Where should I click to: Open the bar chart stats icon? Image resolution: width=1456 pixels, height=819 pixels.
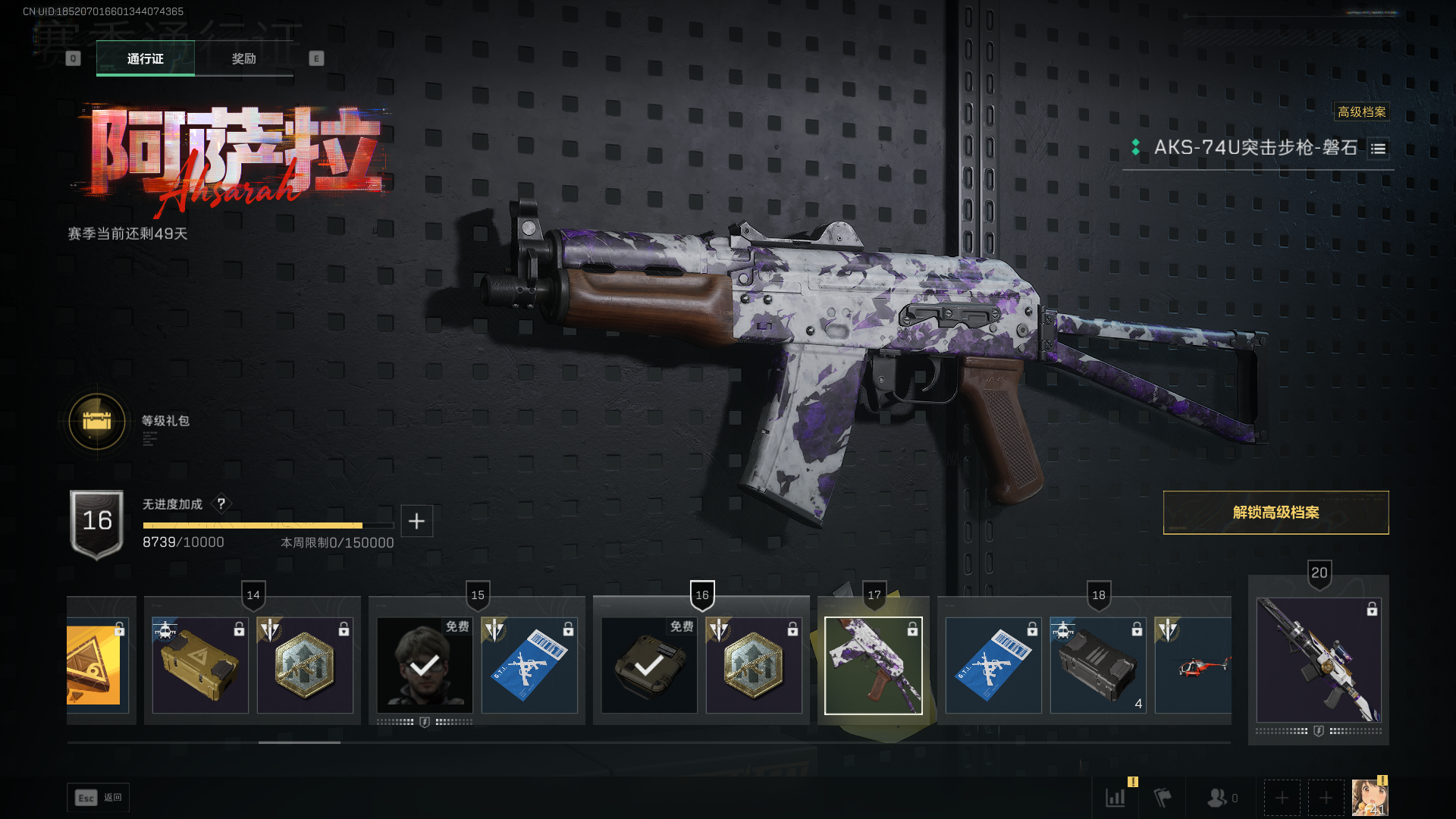tap(1116, 798)
